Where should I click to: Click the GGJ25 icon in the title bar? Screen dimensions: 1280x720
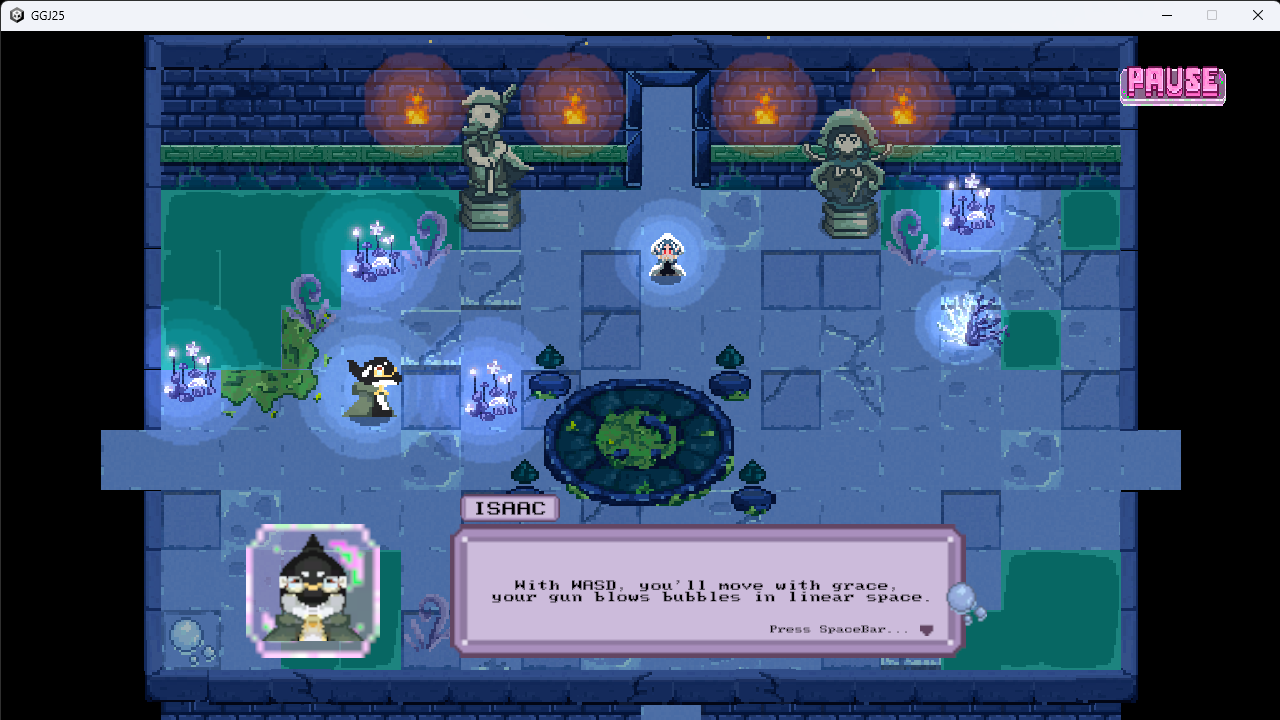pyautogui.click(x=14, y=14)
